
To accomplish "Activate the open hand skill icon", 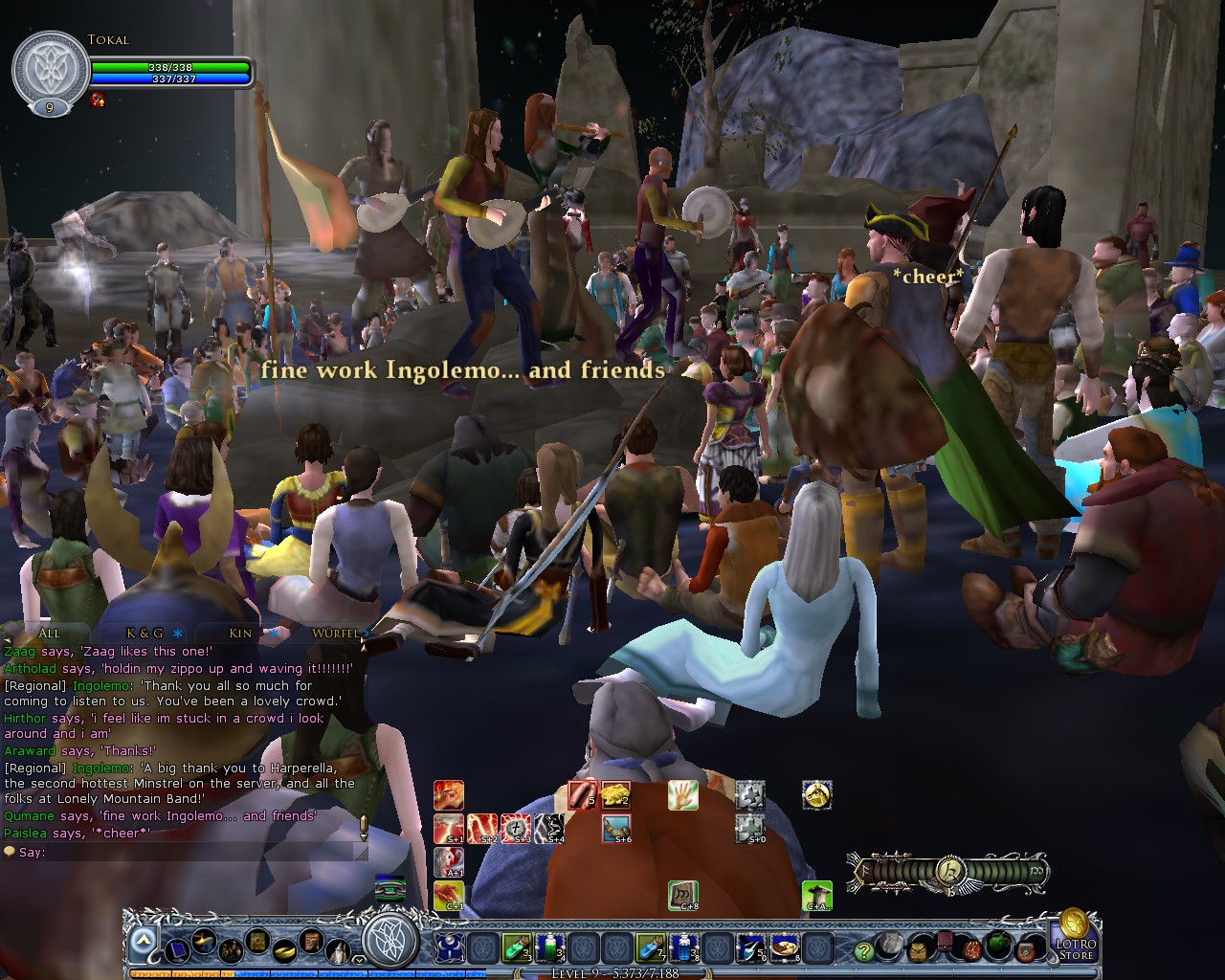I will 682,795.
